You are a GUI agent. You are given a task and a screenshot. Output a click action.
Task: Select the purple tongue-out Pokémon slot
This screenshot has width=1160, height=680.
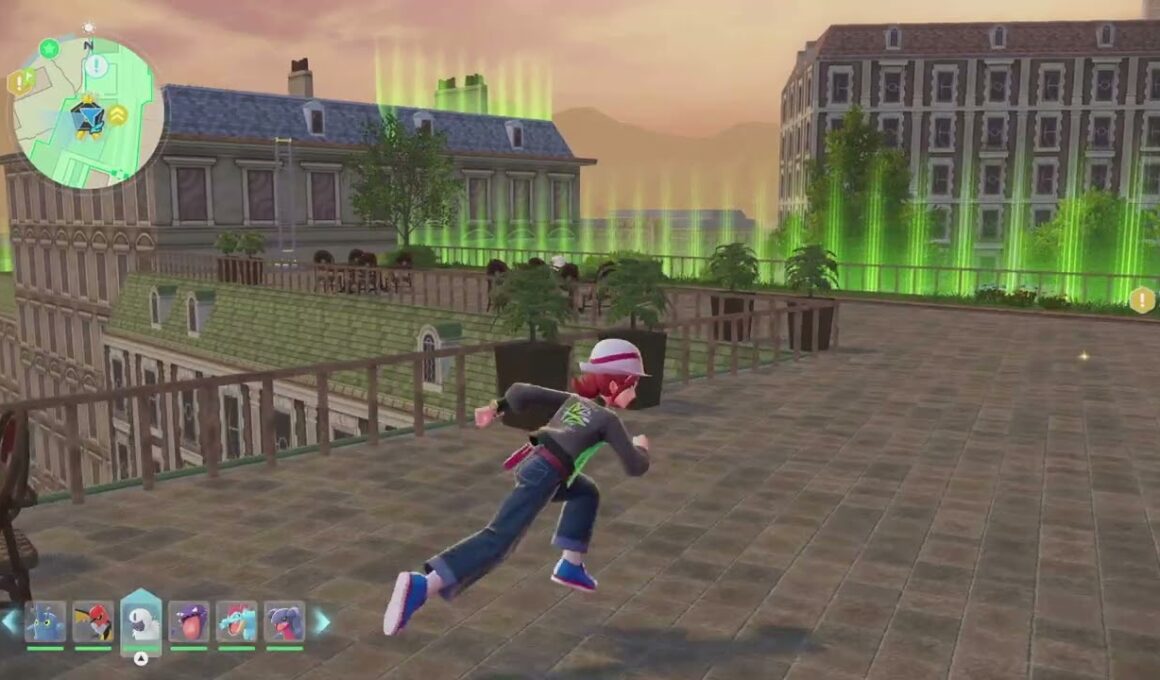tap(188, 622)
